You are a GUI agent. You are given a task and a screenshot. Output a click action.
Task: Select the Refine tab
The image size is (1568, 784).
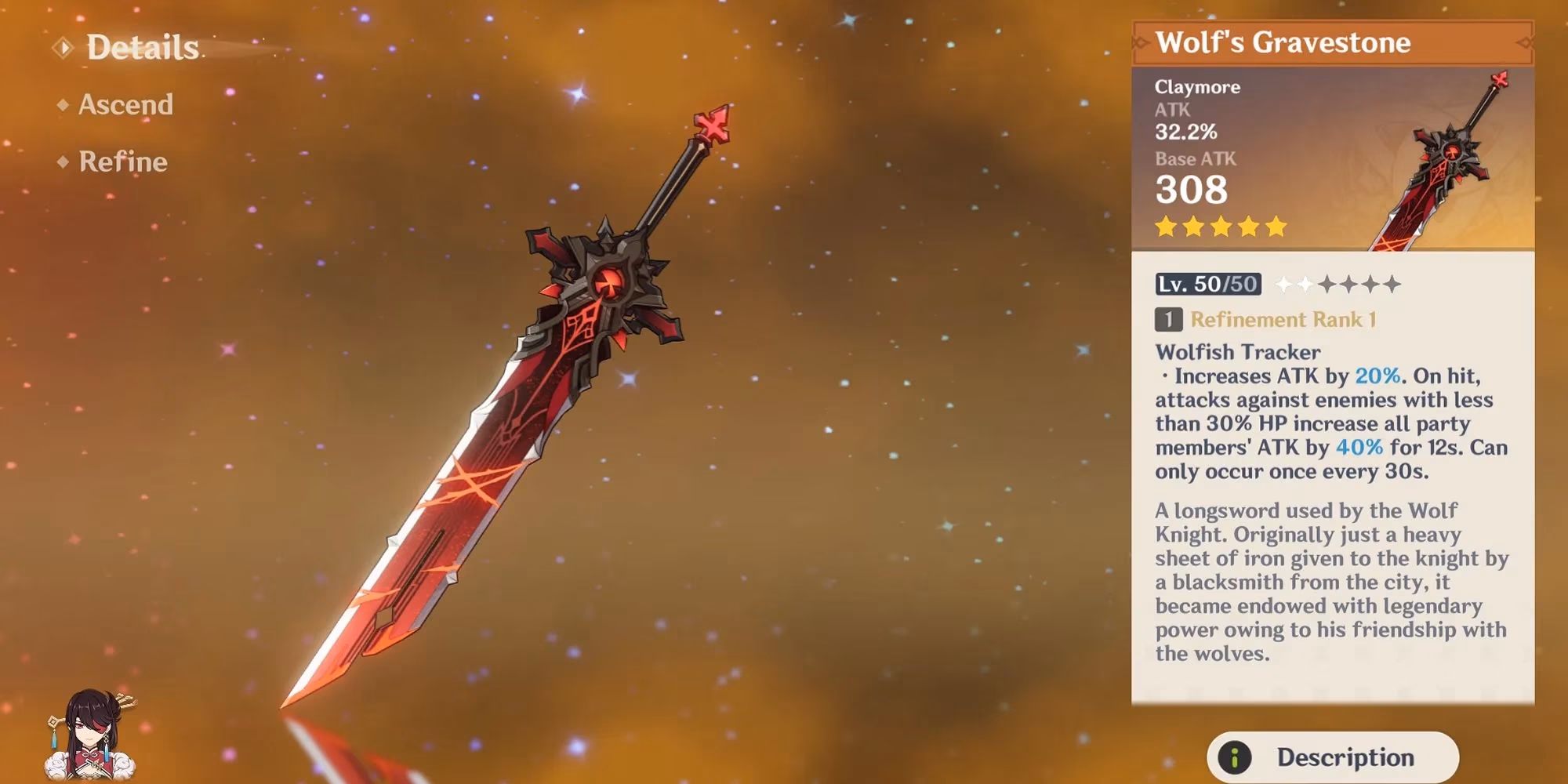click(x=122, y=162)
